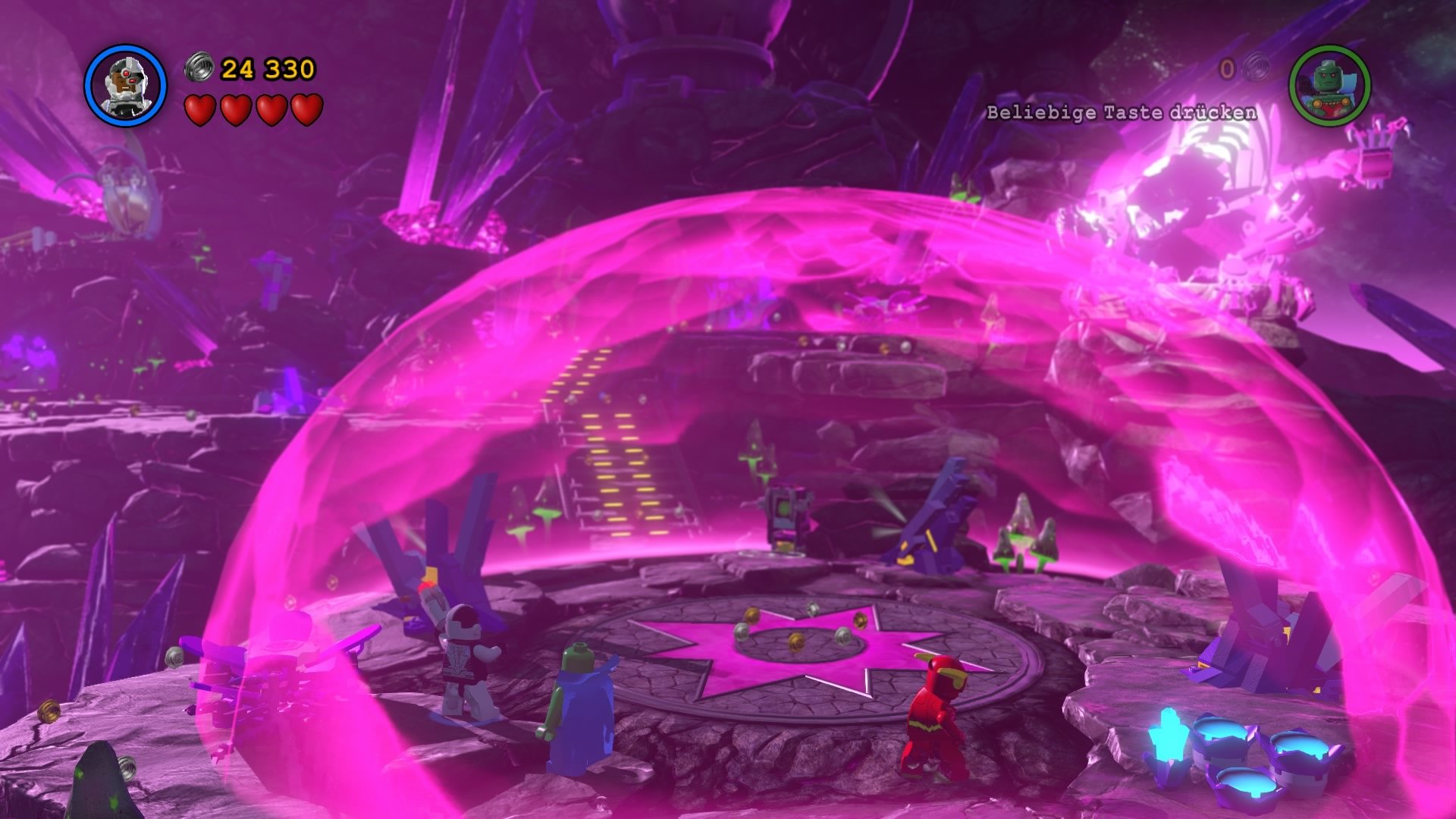Click the first red heart in Cyborg's health
The height and width of the screenshot is (819, 1456).
(x=199, y=111)
